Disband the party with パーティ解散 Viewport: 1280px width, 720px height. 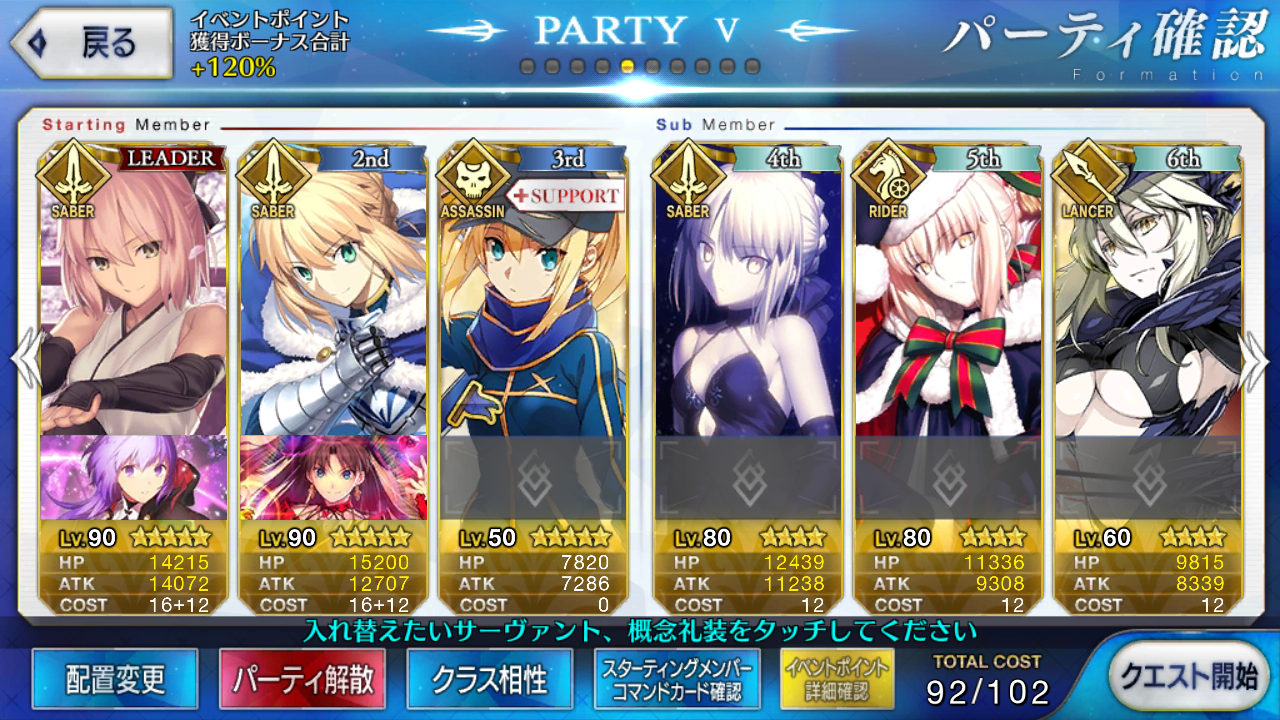click(303, 680)
